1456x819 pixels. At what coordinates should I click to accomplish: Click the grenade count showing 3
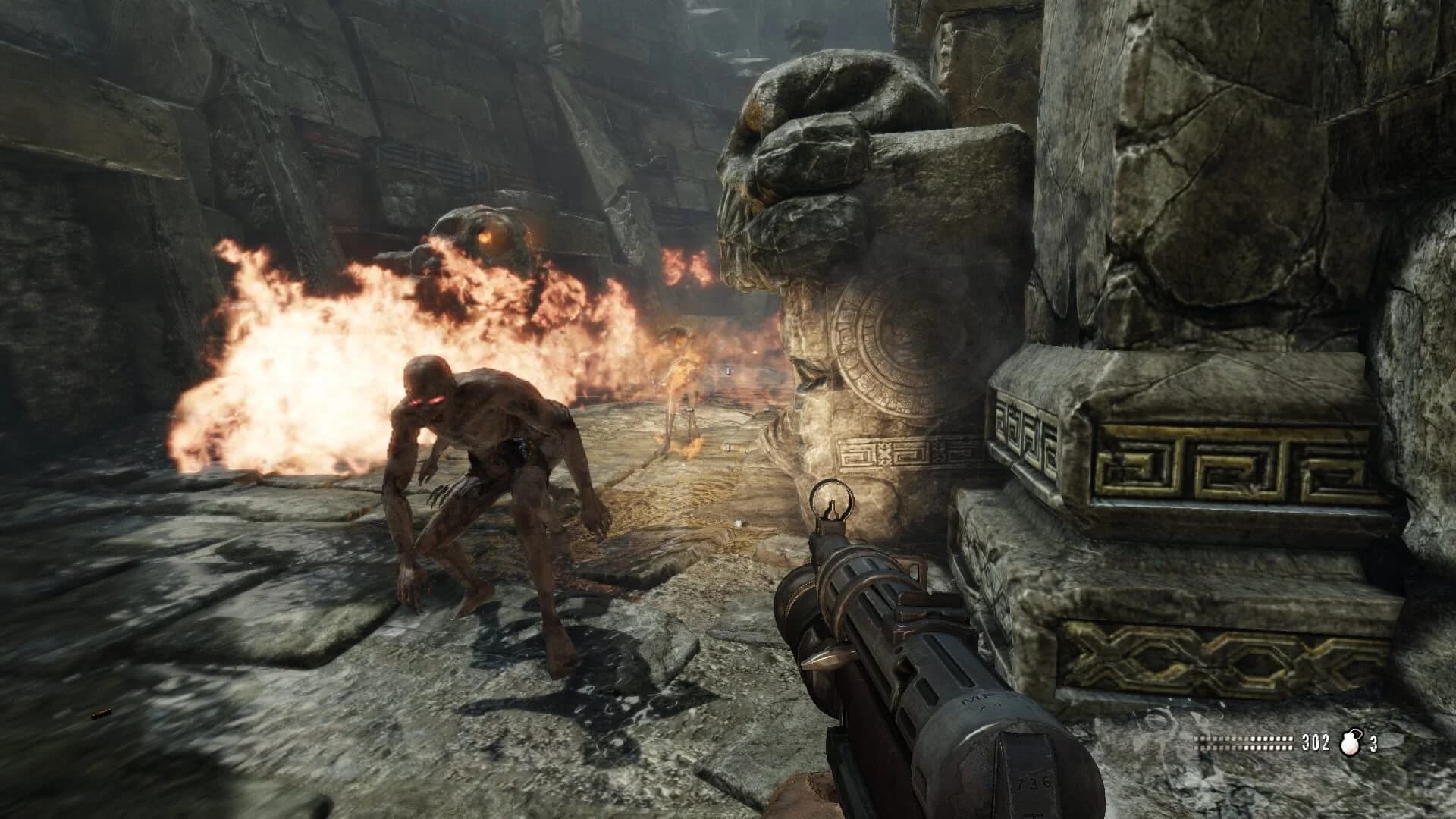tap(1375, 743)
